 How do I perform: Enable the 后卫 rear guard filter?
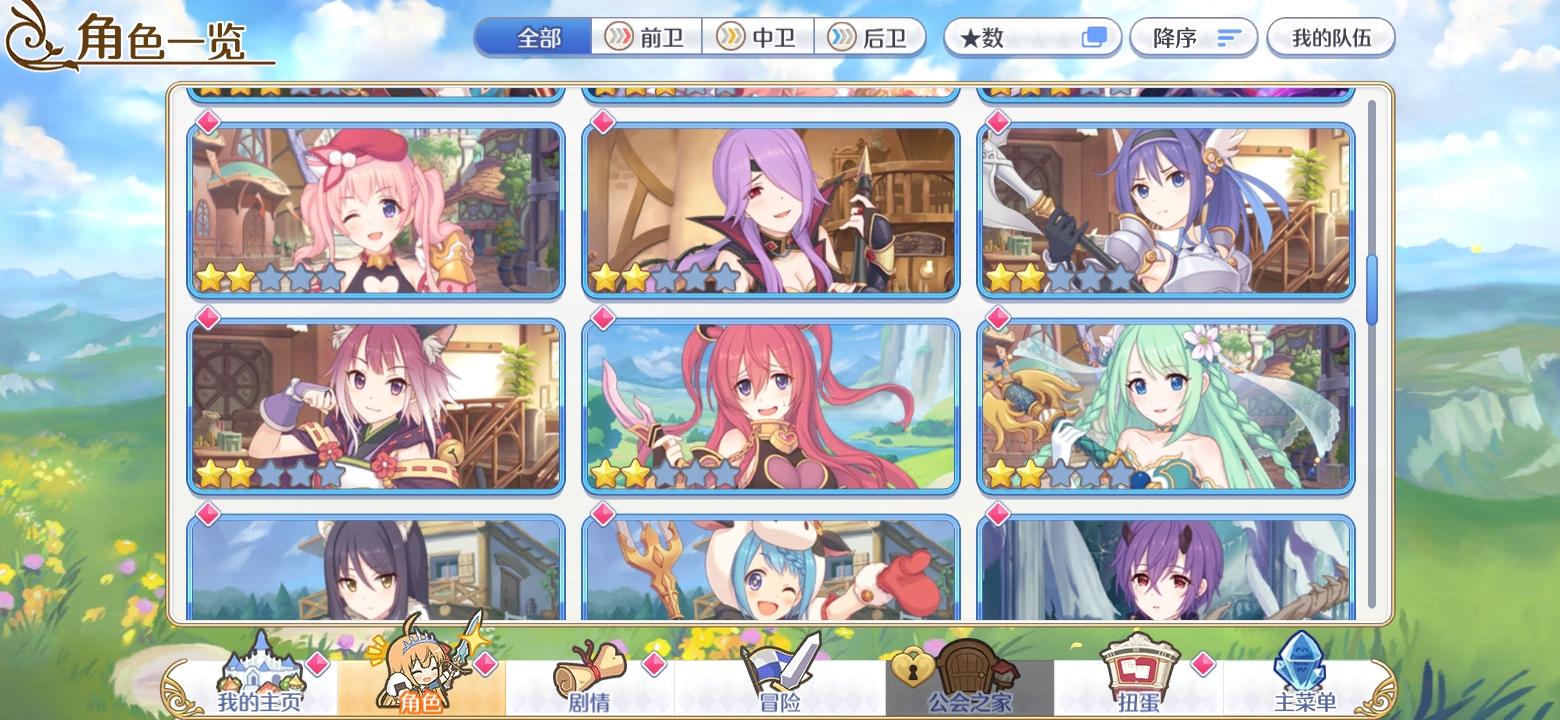tap(871, 37)
